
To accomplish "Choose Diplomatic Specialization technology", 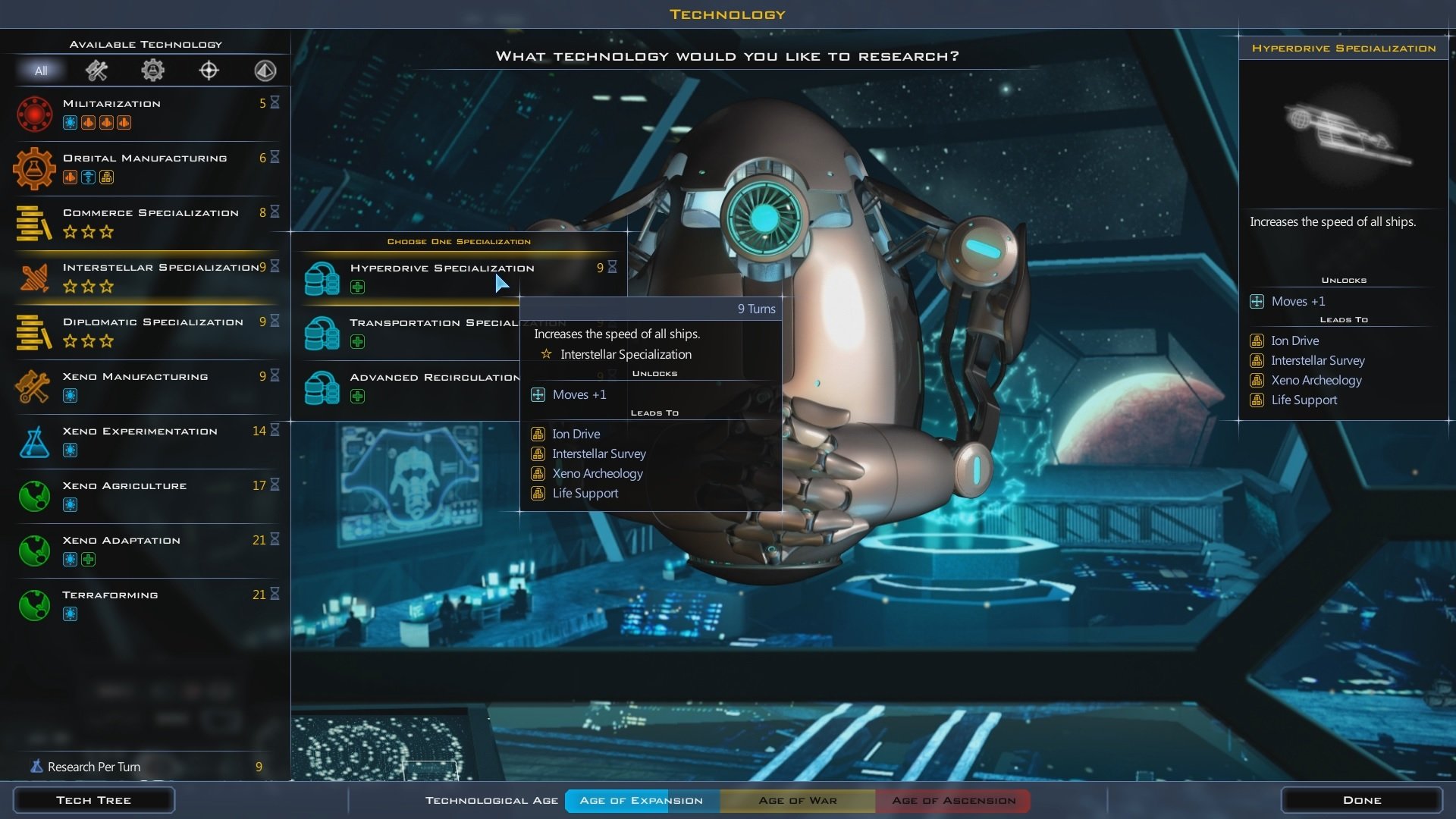I will coord(144,331).
